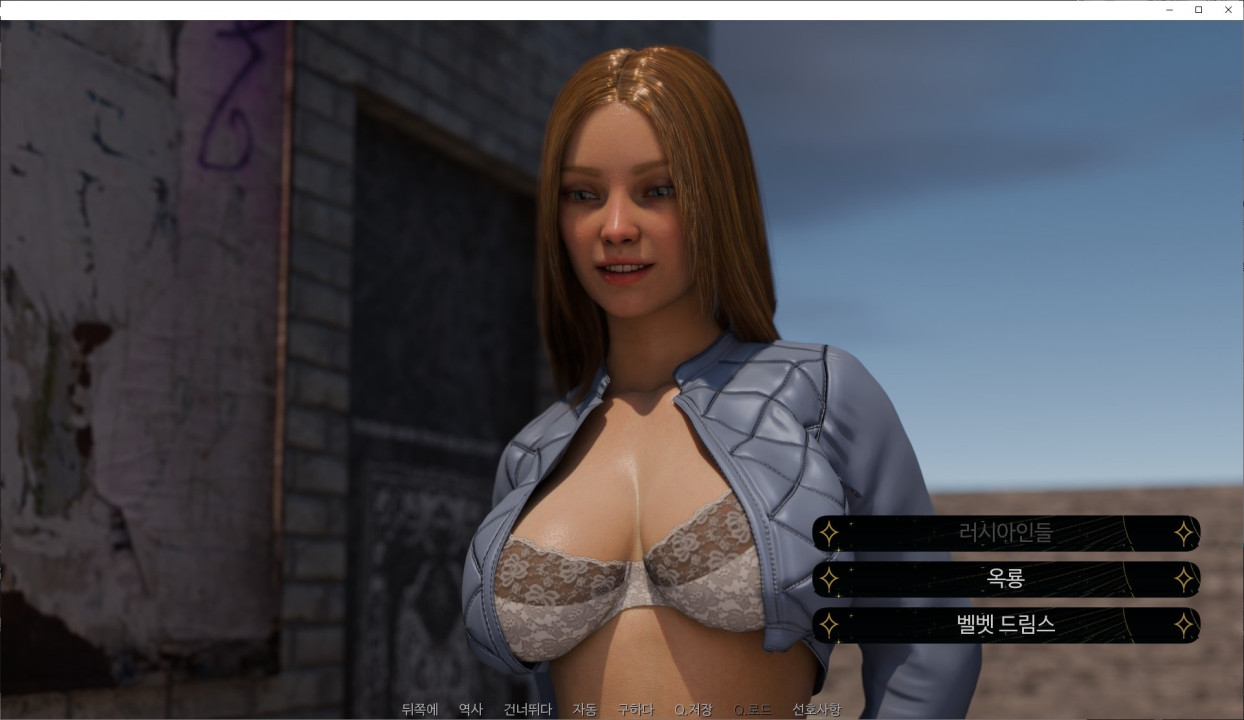Image resolution: width=1244 pixels, height=720 pixels.
Task: Open the 역사 history log
Action: click(x=470, y=710)
